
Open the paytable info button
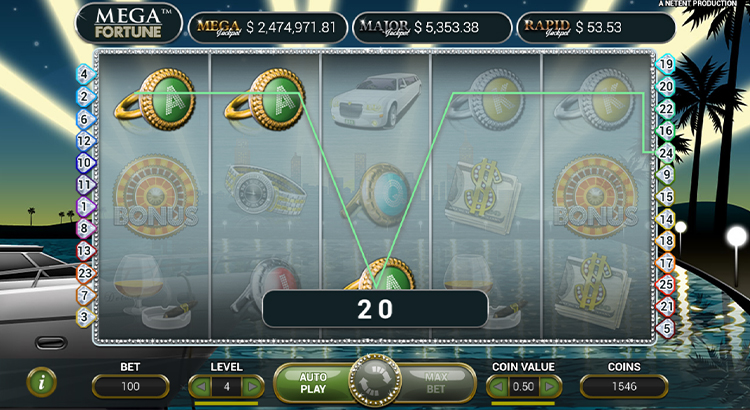[x=41, y=380]
